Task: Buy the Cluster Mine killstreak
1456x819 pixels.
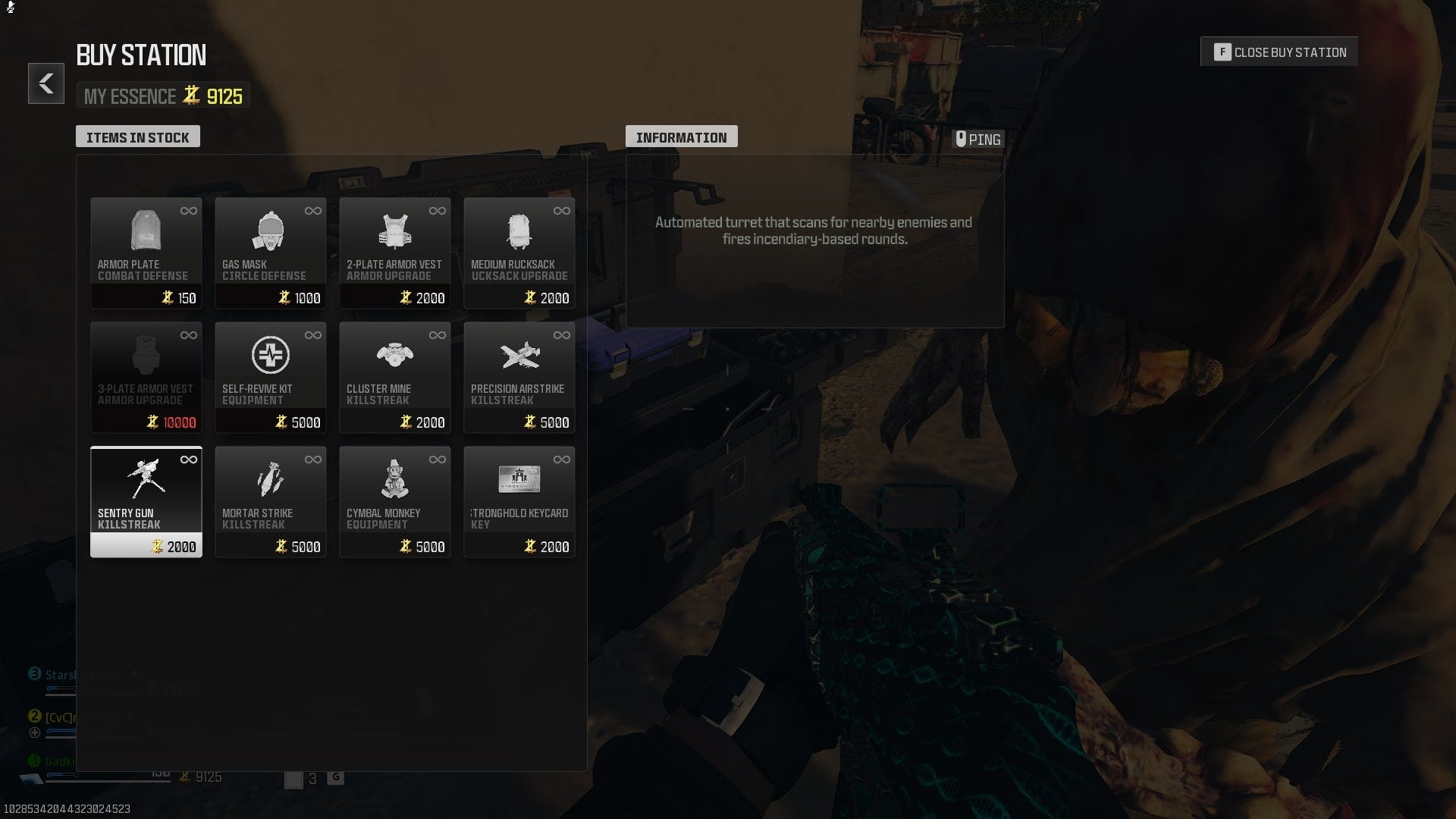Action: click(x=395, y=375)
